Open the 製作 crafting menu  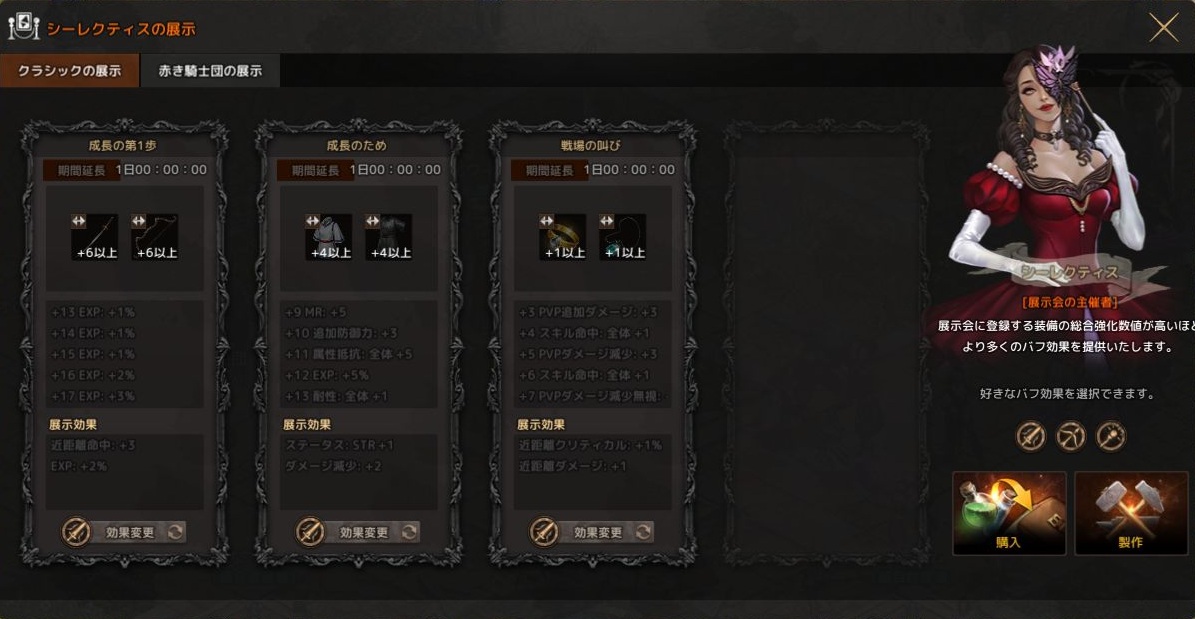click(x=1131, y=513)
